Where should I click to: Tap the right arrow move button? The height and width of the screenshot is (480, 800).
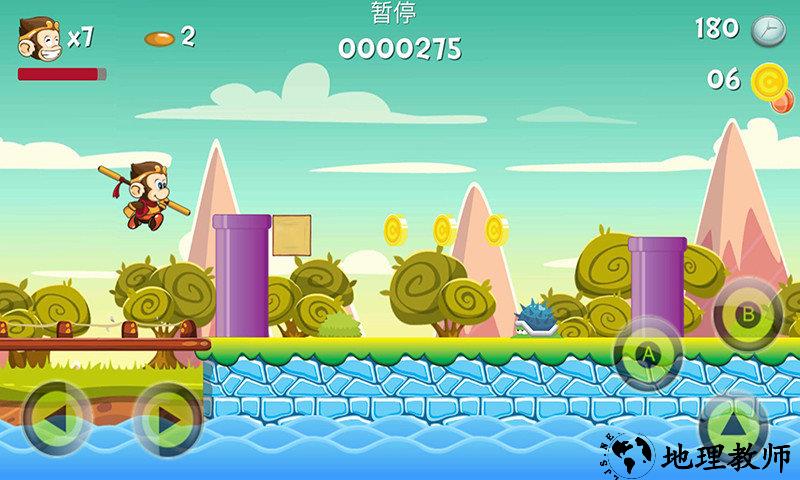pyautogui.click(x=166, y=417)
